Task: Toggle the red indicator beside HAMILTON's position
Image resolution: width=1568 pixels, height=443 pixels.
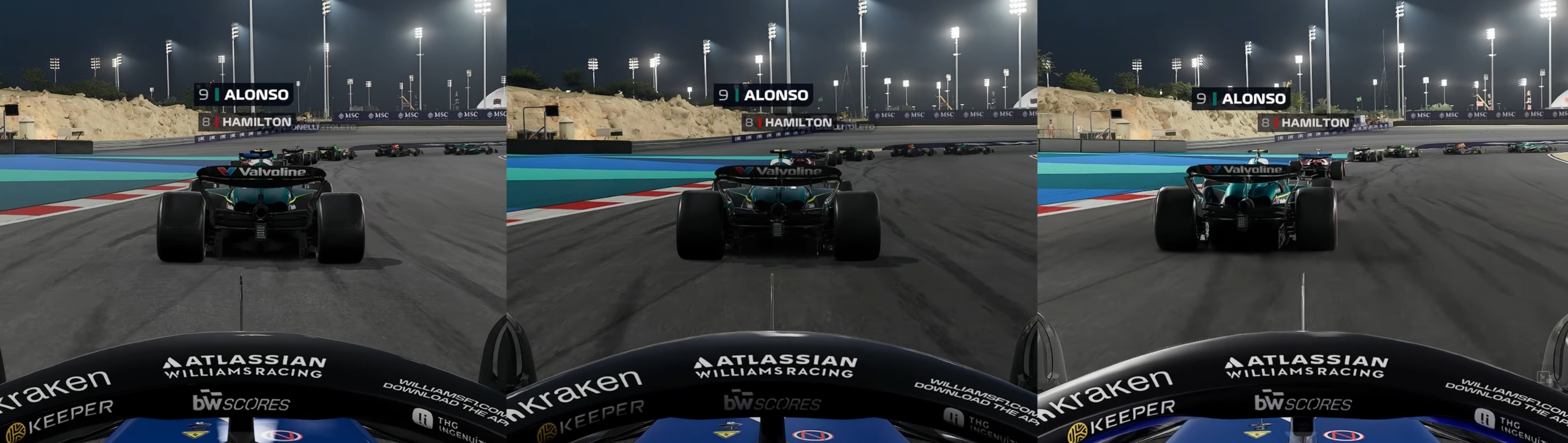Action: [217, 122]
